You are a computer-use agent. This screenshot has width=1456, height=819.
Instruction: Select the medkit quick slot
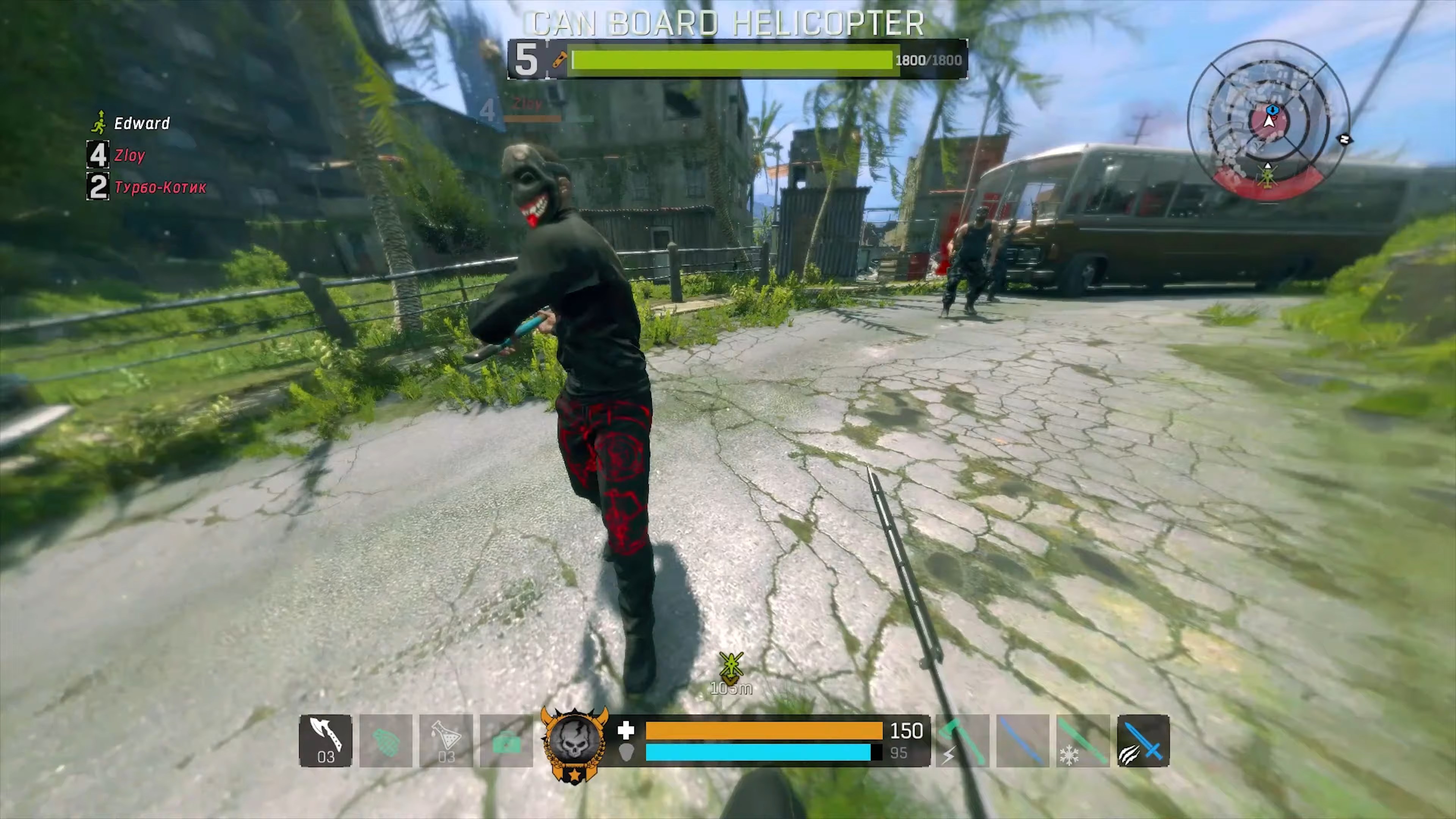(x=506, y=741)
